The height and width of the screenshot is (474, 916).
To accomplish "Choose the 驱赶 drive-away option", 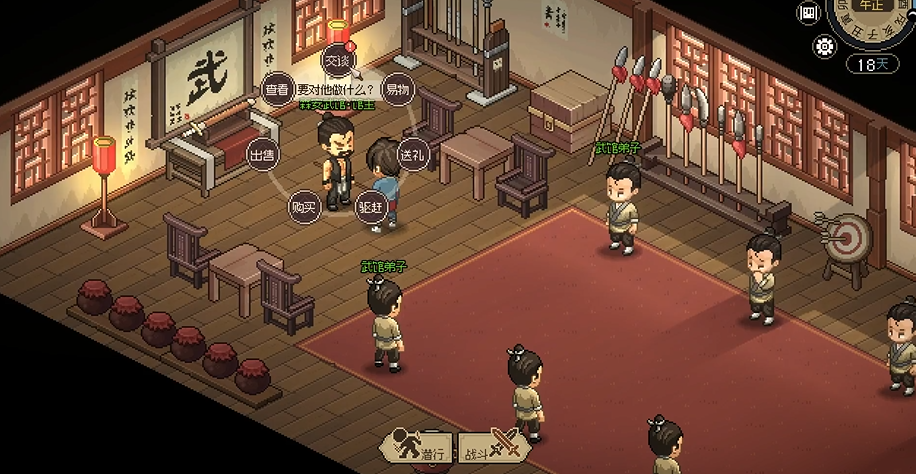I will 371,207.
